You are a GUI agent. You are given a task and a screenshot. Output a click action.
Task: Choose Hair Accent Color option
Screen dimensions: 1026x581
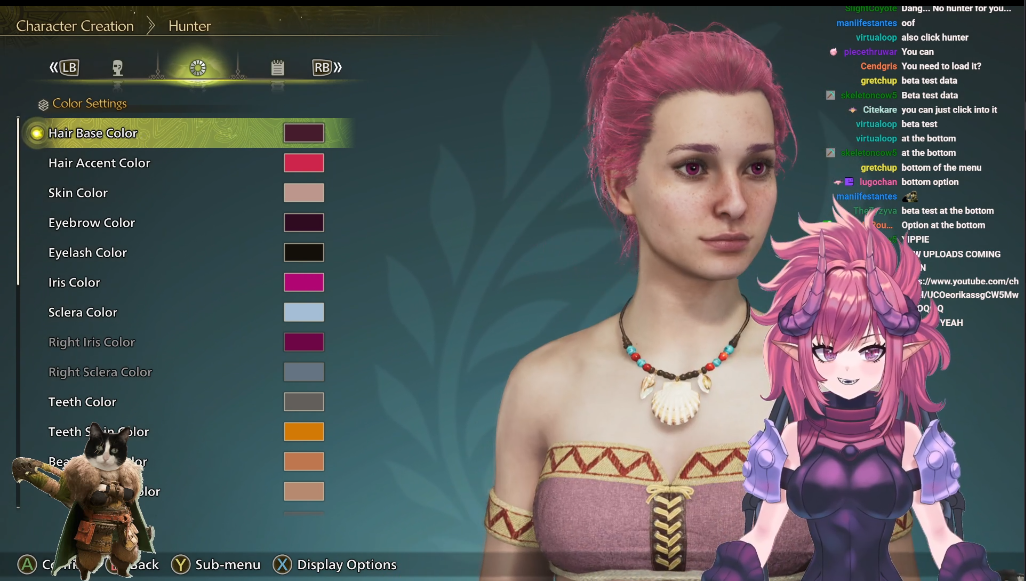[99, 163]
